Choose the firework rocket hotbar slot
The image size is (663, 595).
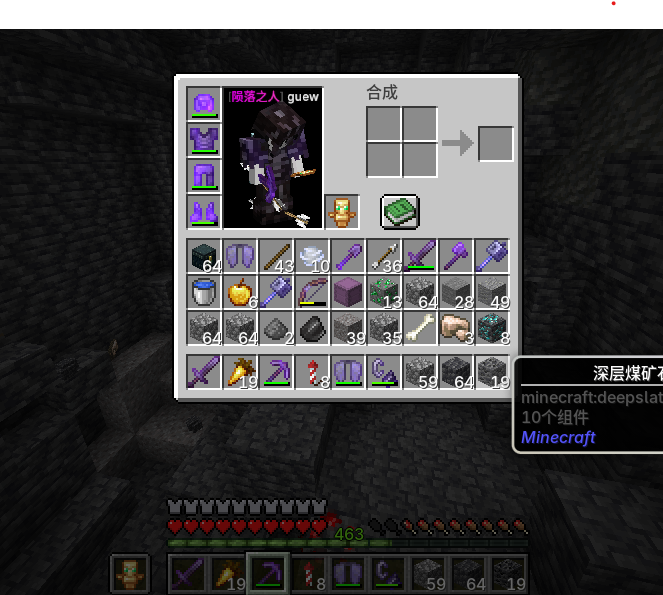click(x=312, y=372)
